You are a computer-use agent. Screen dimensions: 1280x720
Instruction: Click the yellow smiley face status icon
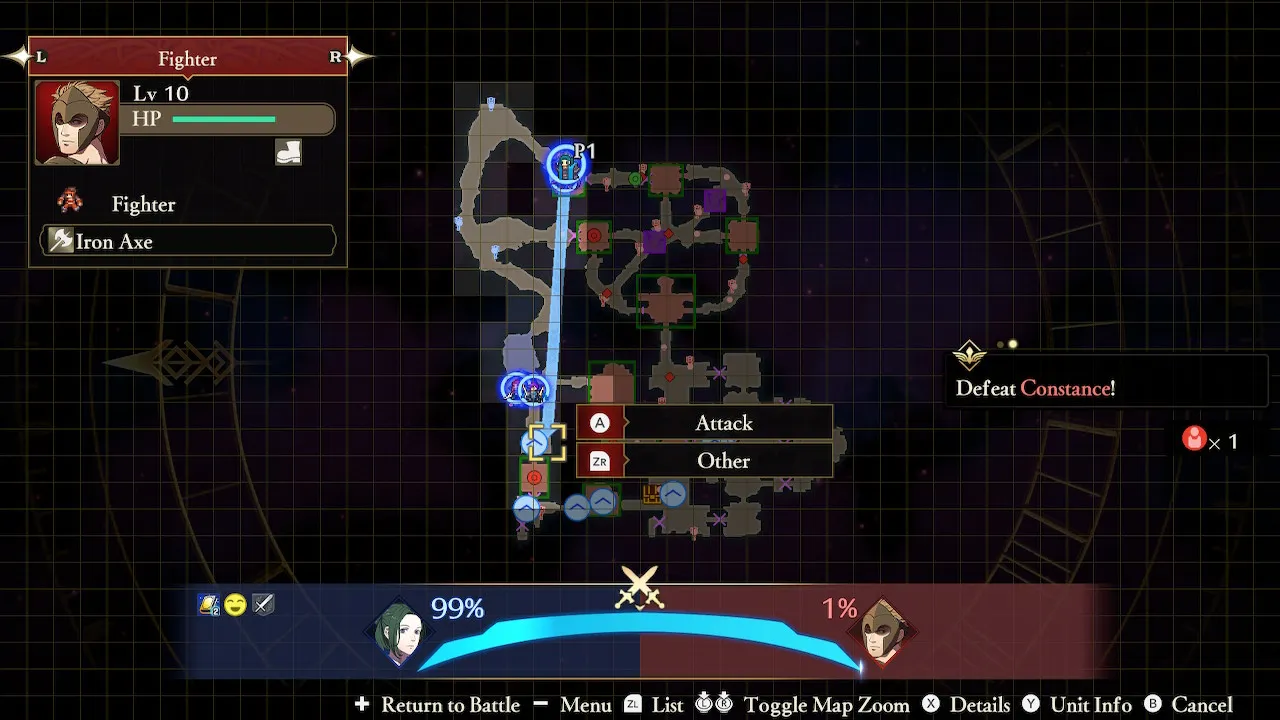point(235,604)
